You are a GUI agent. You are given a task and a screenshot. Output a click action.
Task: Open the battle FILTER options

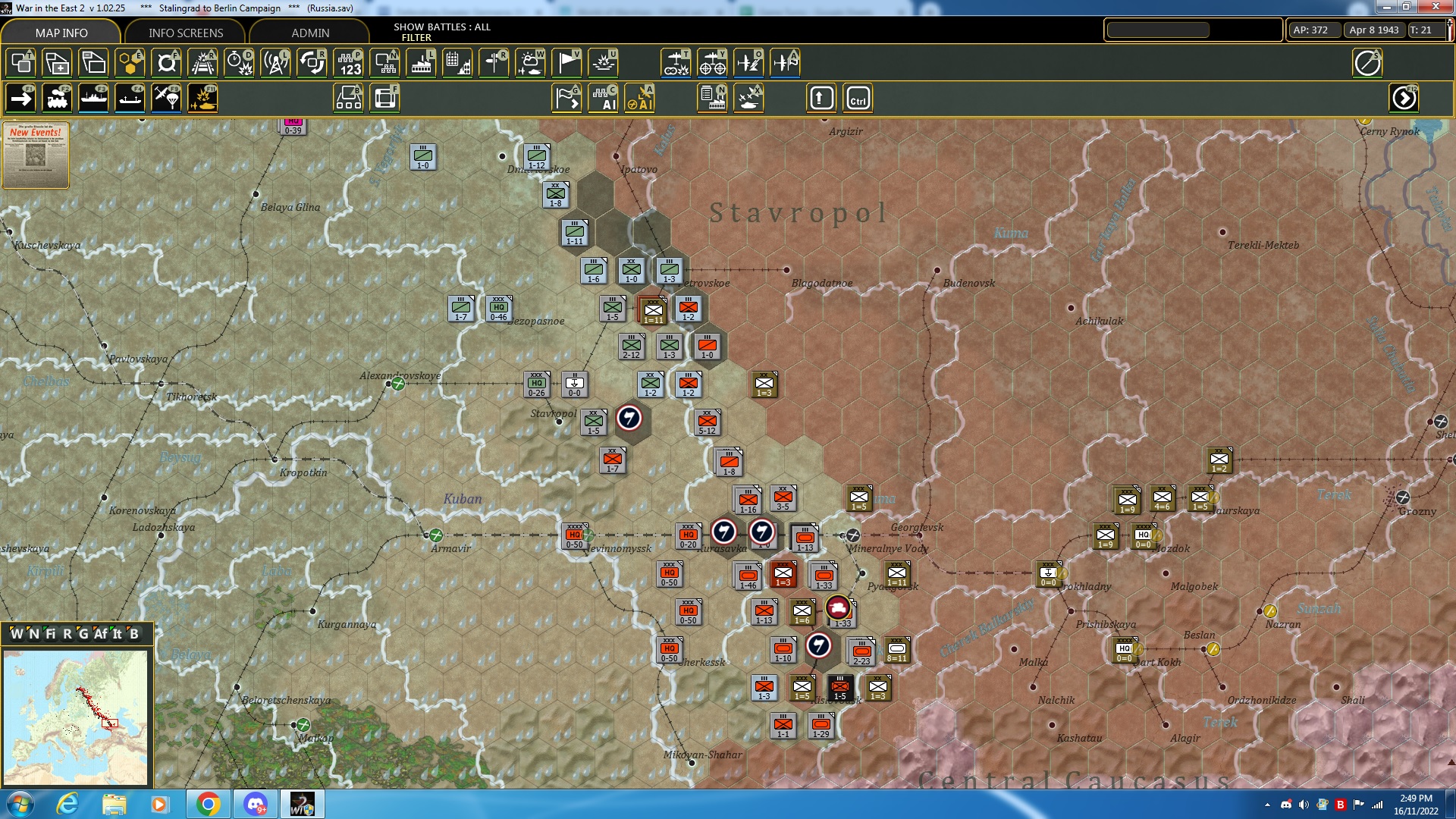click(418, 37)
